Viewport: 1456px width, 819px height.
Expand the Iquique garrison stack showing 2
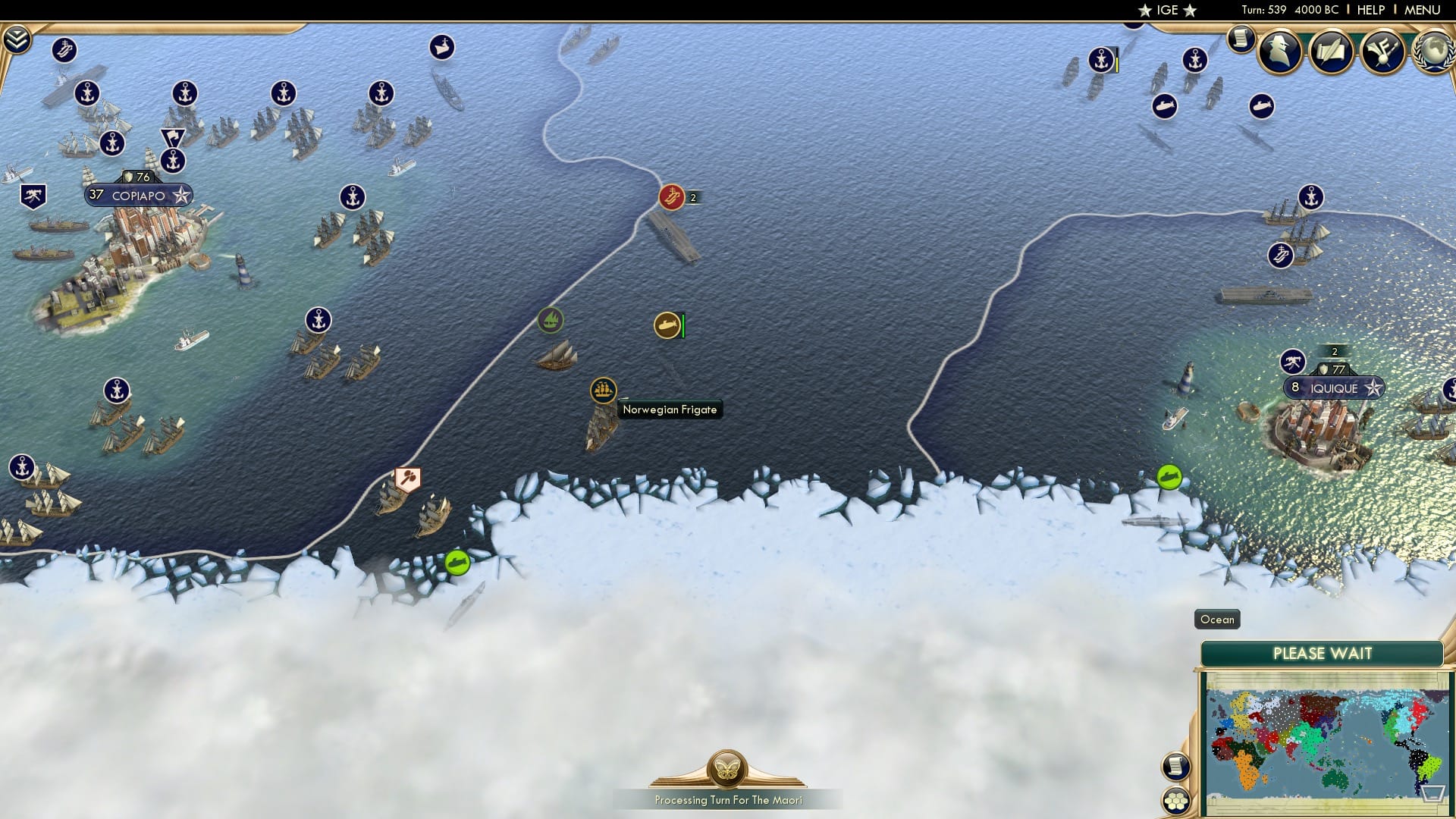point(1332,353)
